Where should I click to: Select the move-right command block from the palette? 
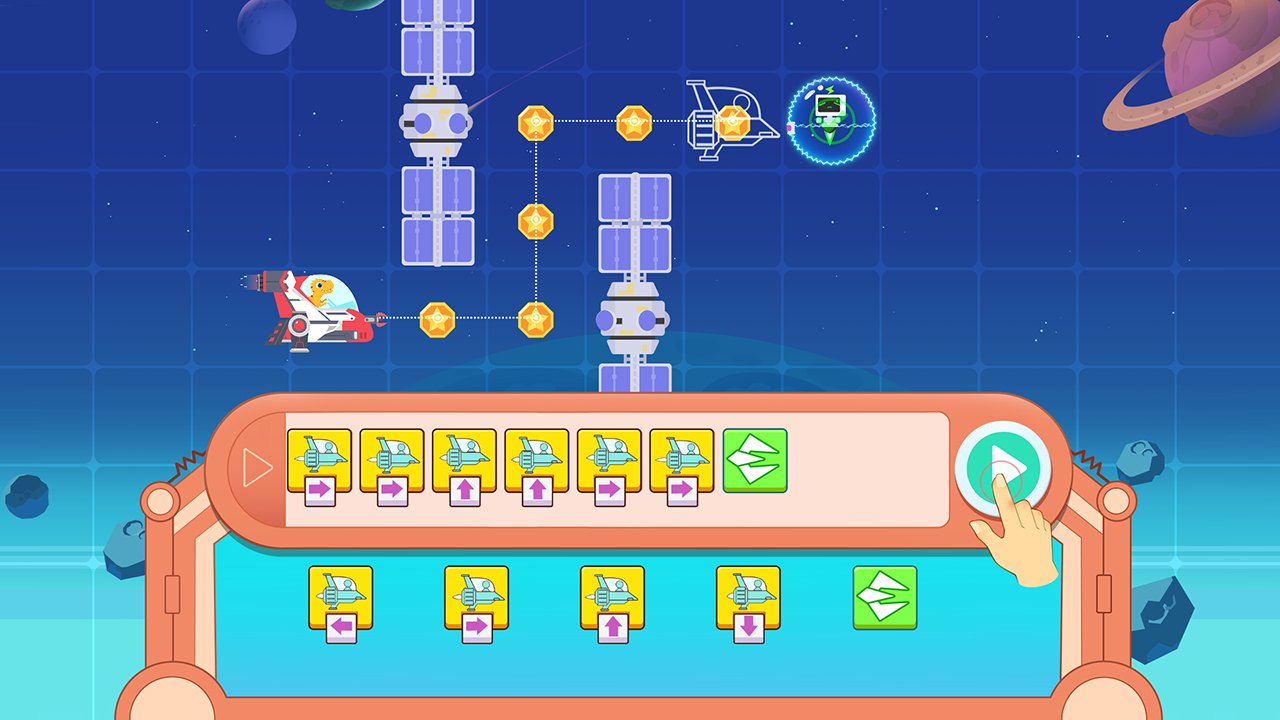(x=477, y=600)
